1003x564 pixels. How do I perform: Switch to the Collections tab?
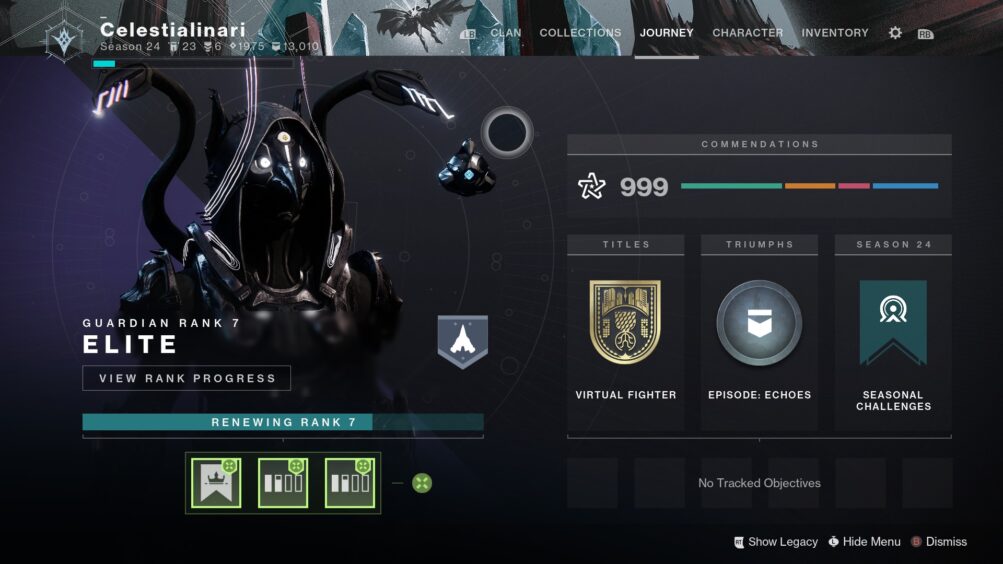pos(580,33)
